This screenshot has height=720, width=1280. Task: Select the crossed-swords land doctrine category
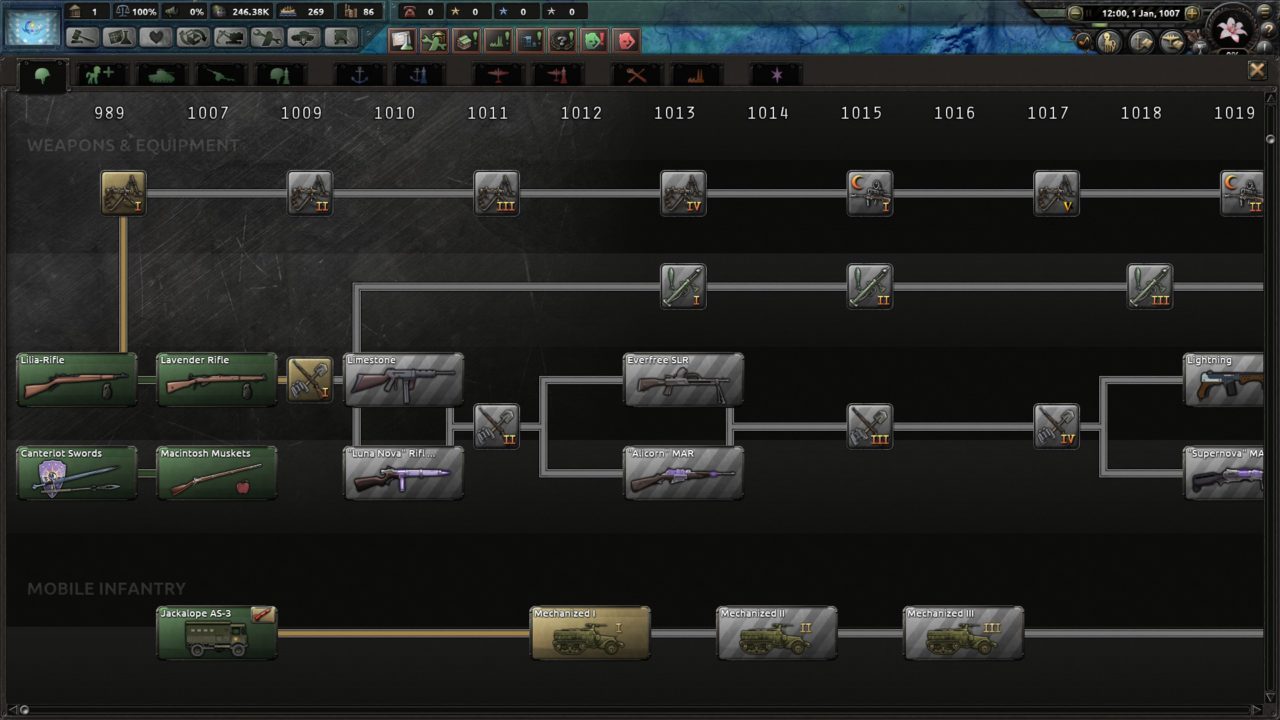[x=636, y=74]
